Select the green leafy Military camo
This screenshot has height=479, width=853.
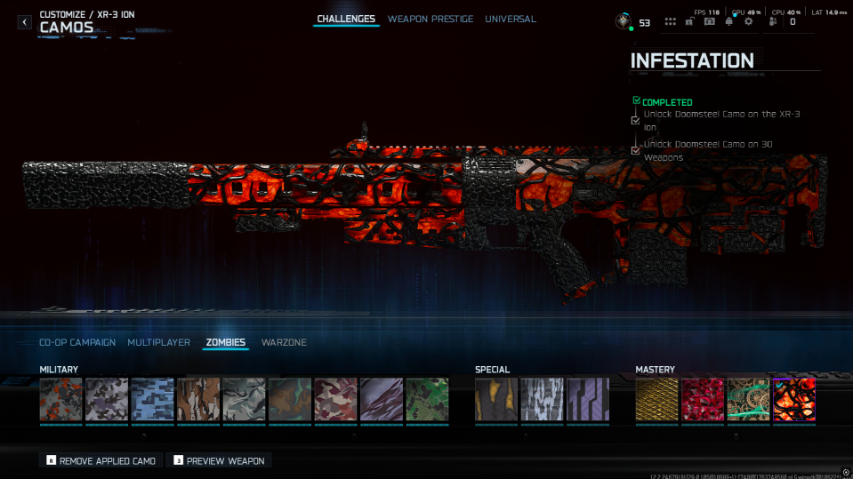coord(427,400)
